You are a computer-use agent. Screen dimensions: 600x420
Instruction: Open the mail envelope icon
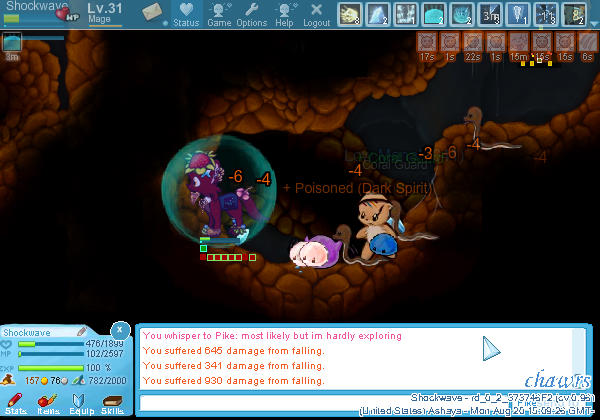[x=153, y=12]
